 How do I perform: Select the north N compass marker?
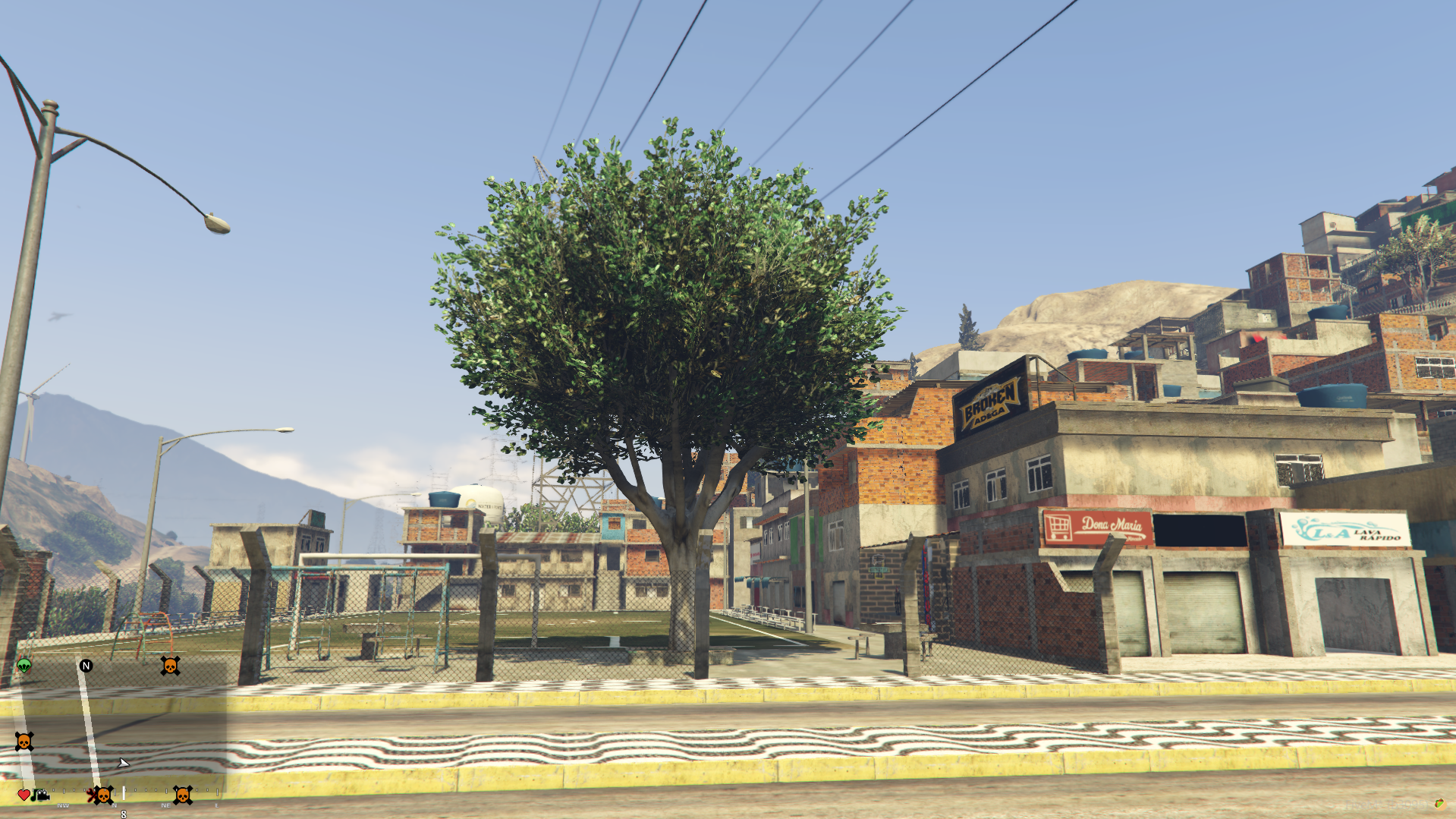tap(86, 666)
